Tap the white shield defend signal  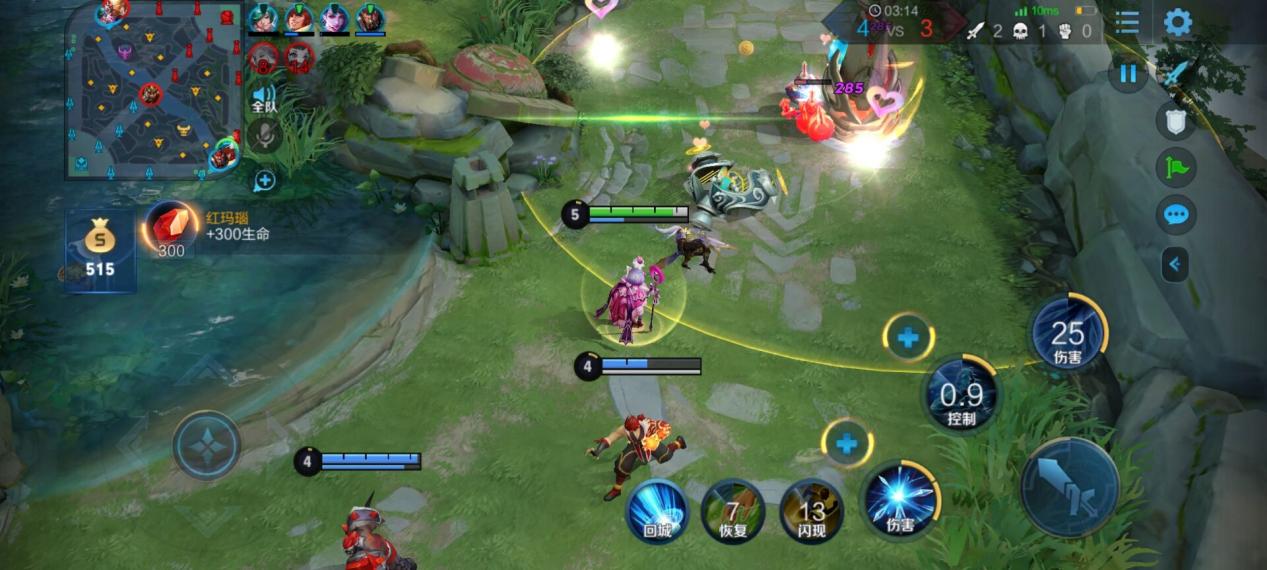[x=1176, y=121]
